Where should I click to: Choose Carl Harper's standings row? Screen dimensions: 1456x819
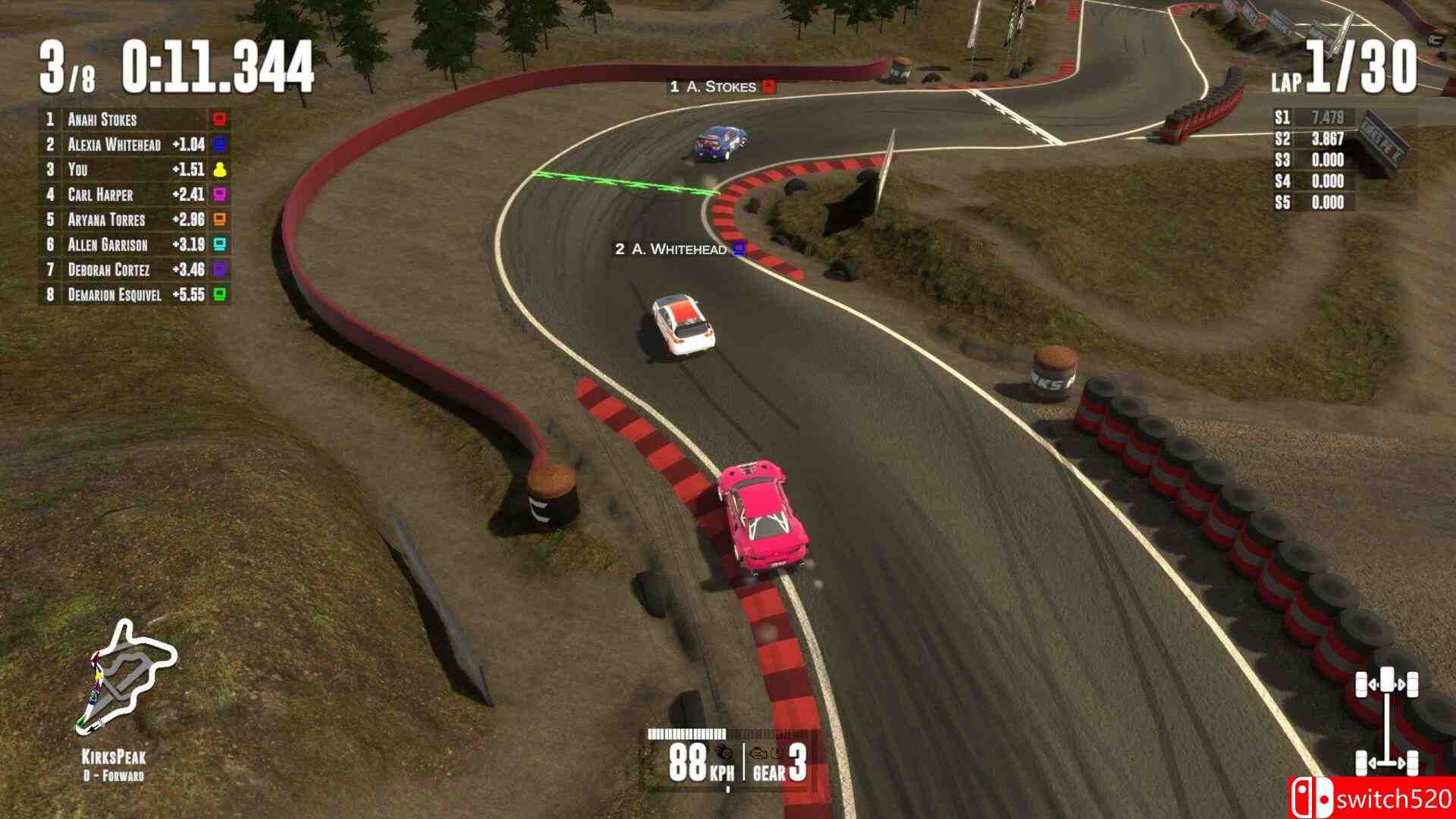click(133, 194)
